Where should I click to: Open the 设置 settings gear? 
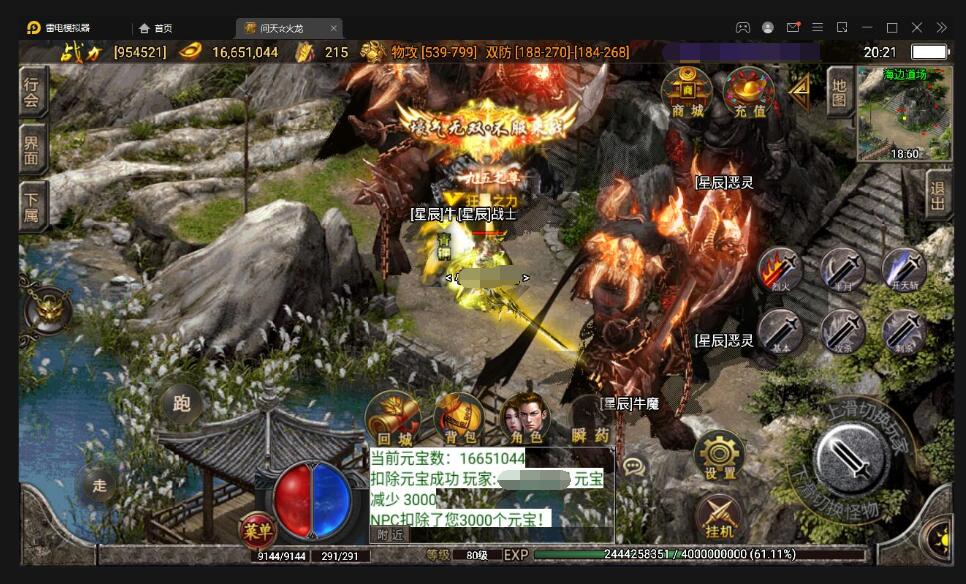click(719, 455)
